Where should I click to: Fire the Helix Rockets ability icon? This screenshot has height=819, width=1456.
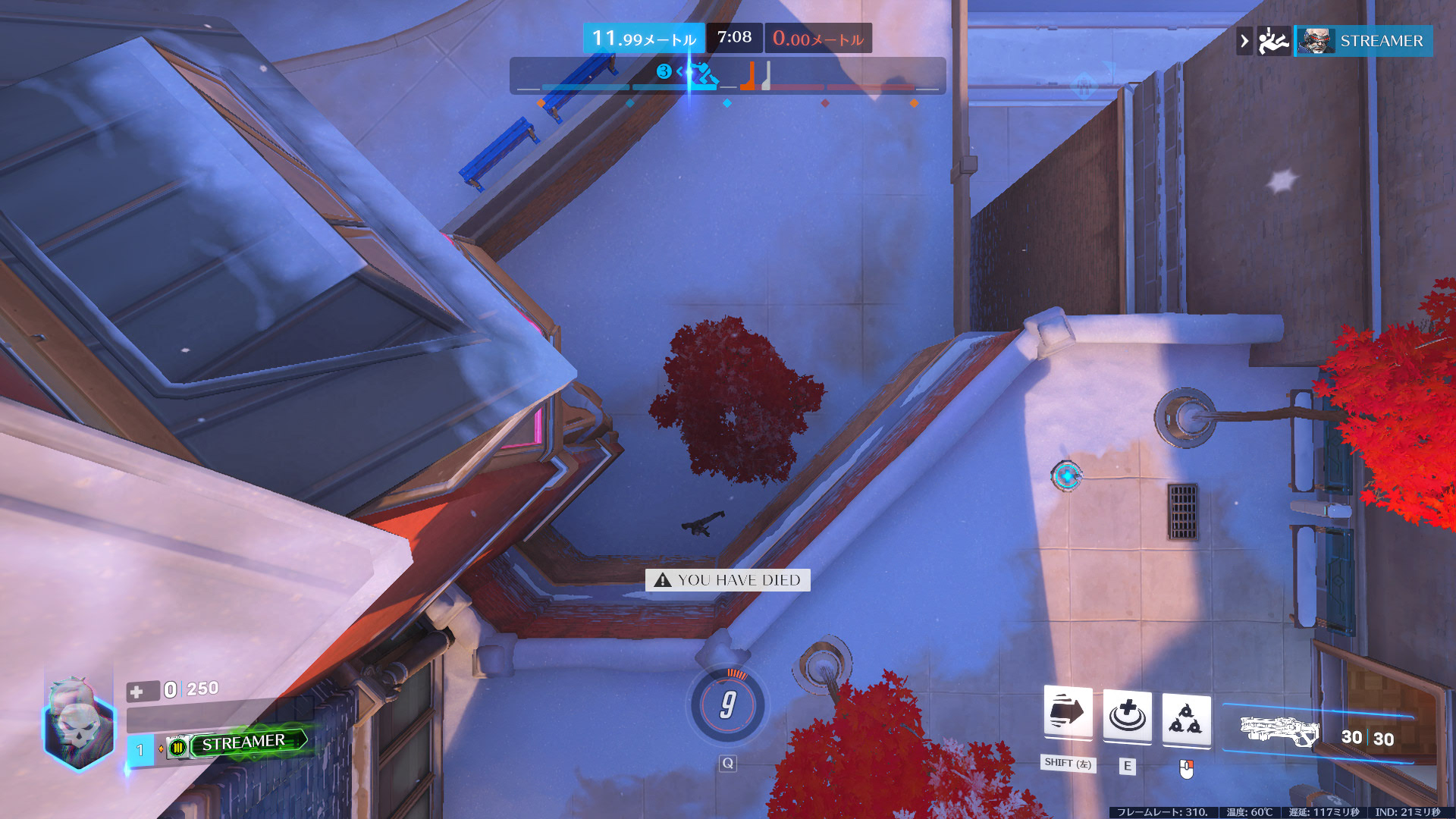point(1186,718)
